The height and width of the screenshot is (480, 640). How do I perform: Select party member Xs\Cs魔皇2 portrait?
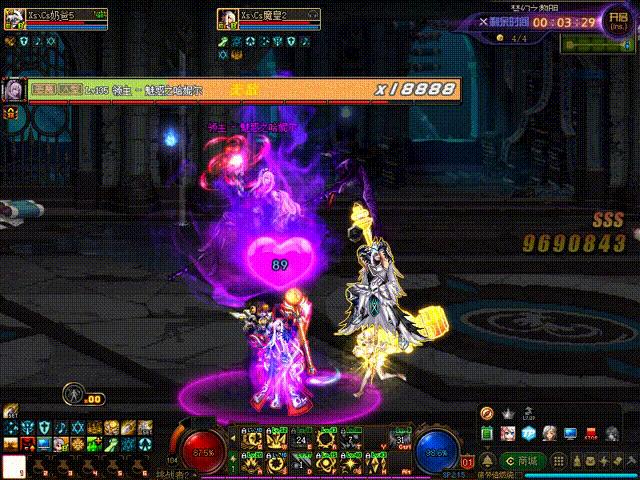click(227, 20)
